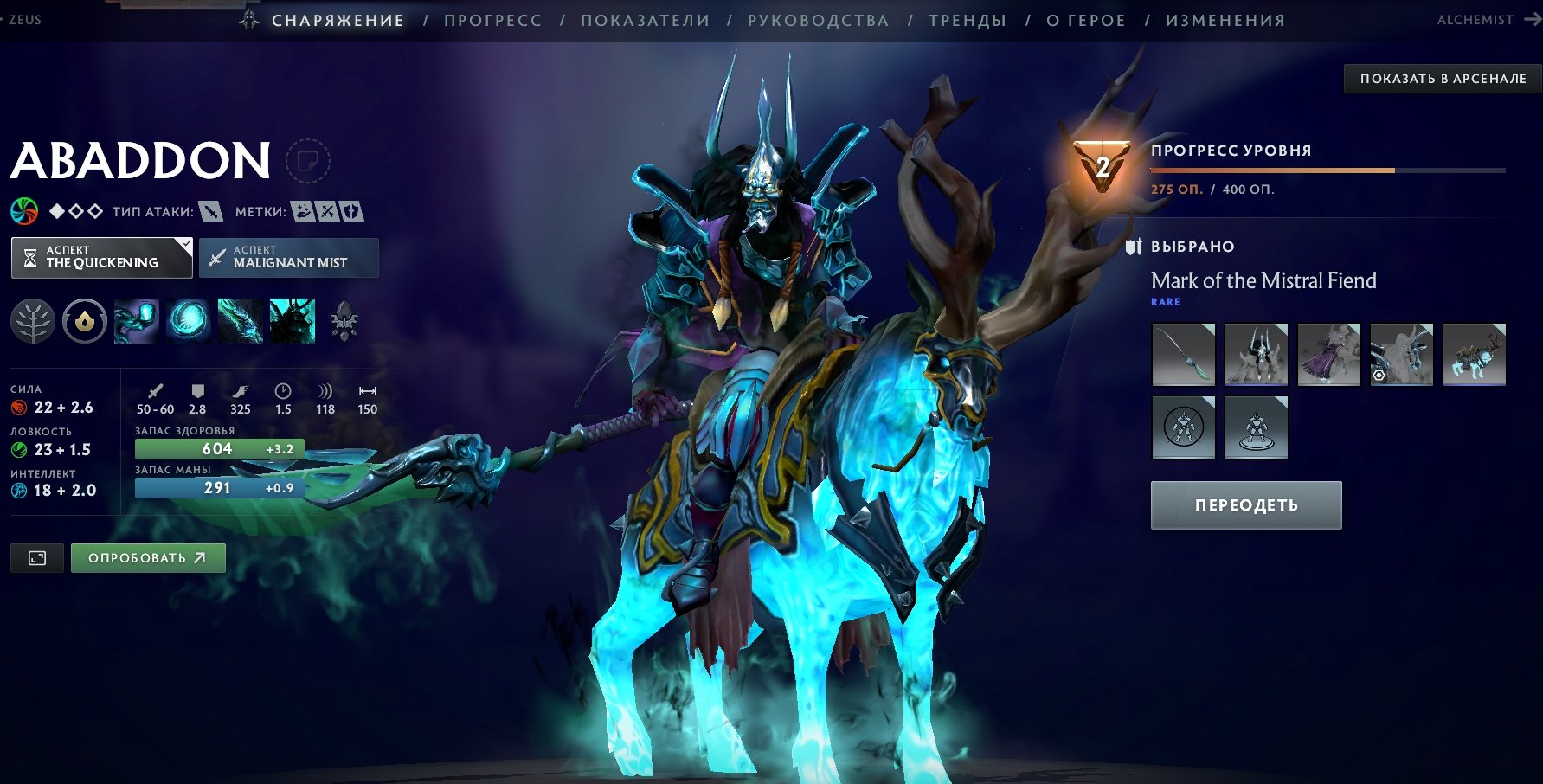Click the innate ability droplet icon

[85, 322]
